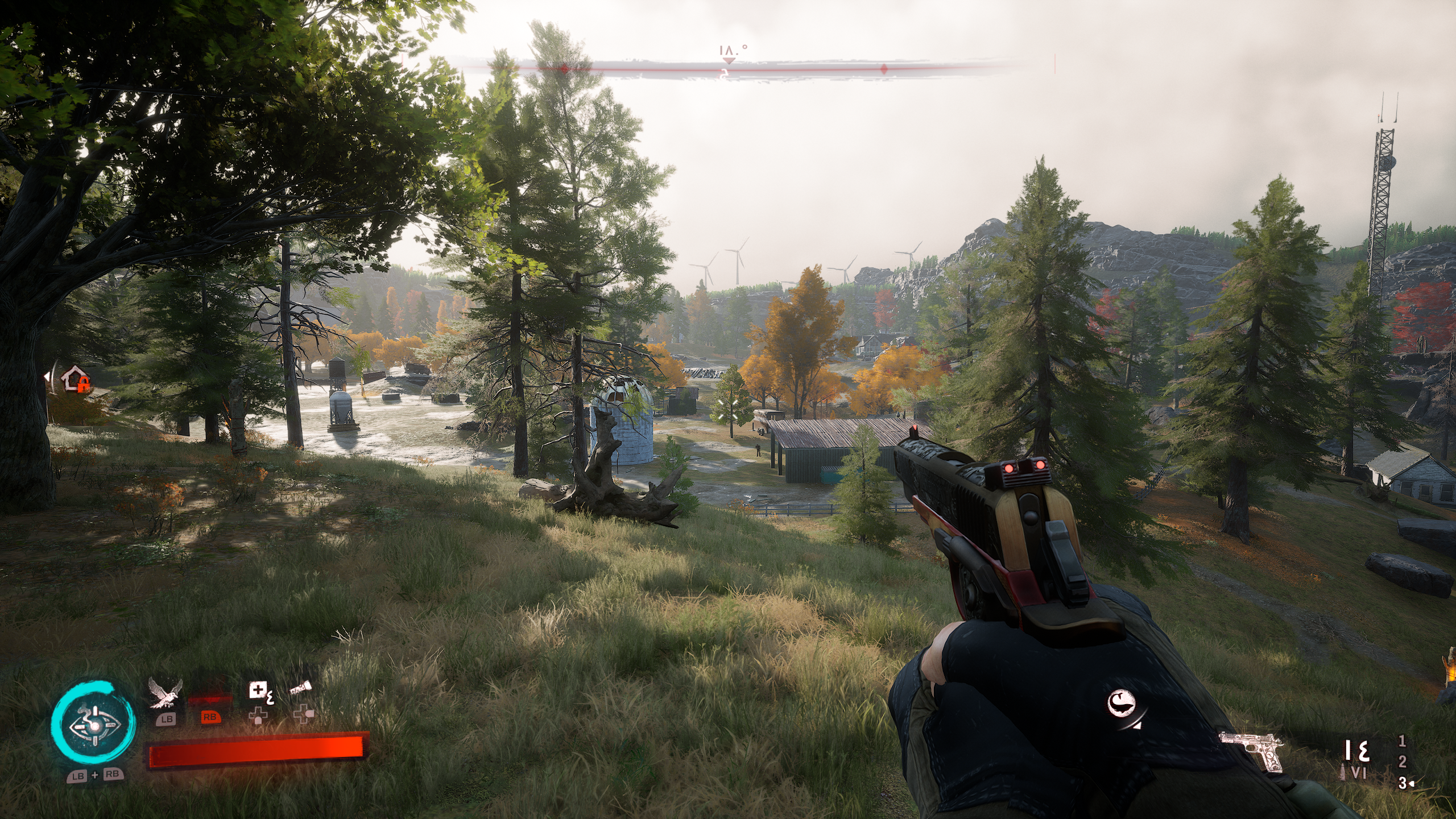
Task: Trigger the raven ability icon
Action: [x=165, y=693]
